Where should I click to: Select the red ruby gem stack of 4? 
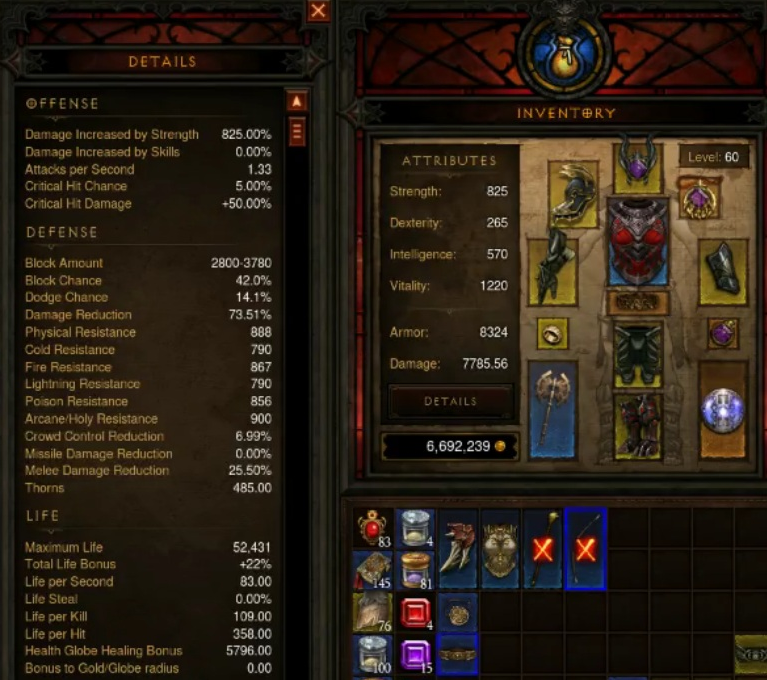[x=416, y=612]
